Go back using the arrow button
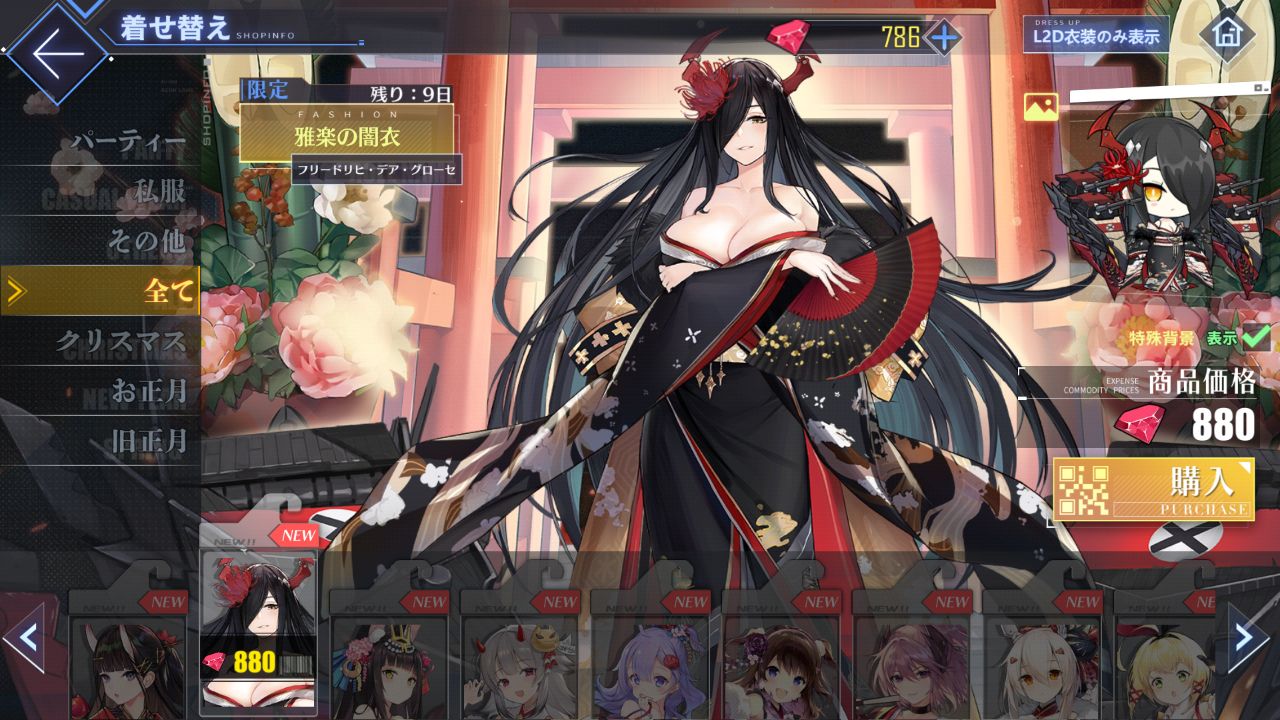 [58, 54]
